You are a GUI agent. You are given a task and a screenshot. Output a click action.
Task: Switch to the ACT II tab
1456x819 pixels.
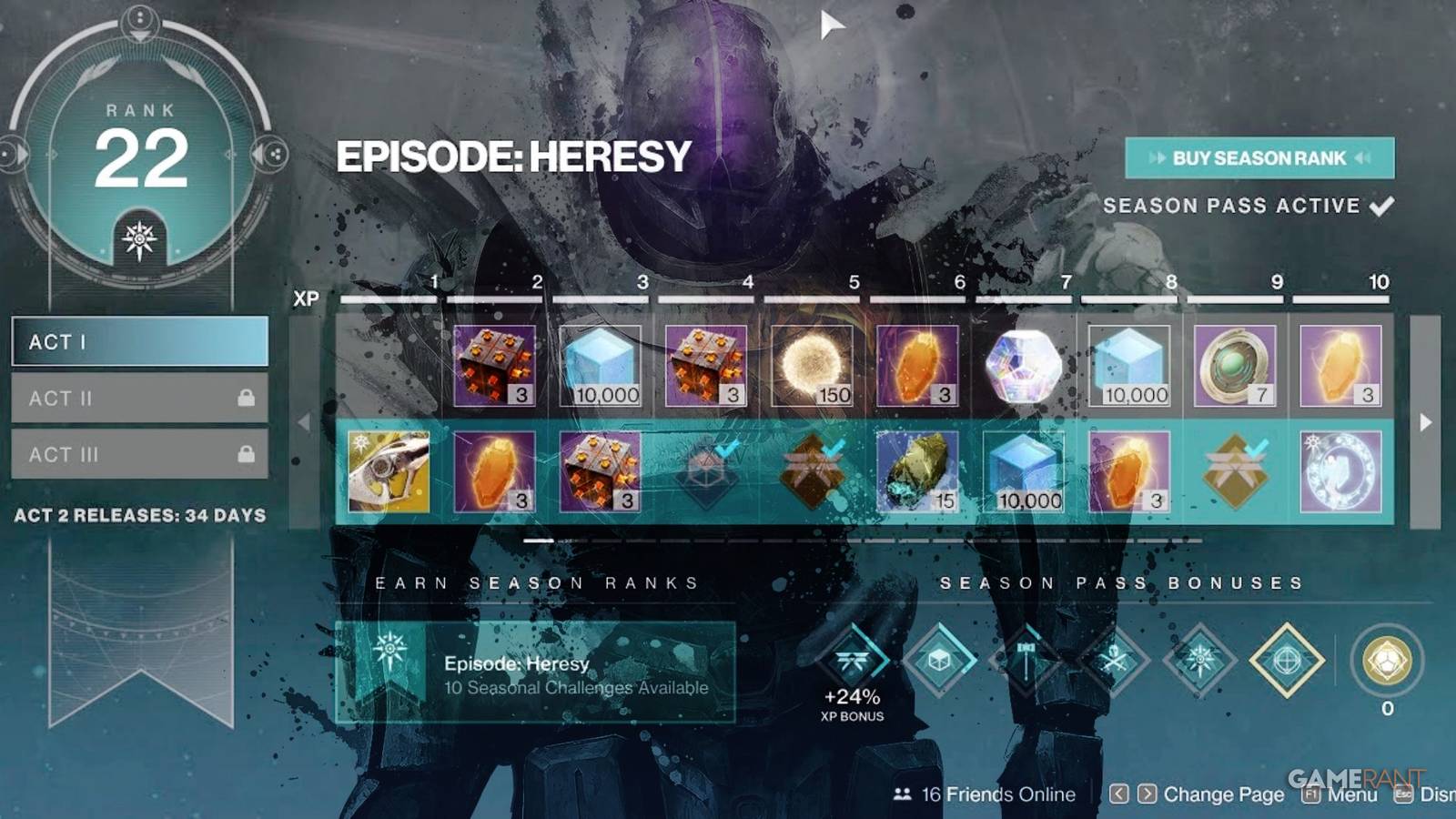(138, 399)
